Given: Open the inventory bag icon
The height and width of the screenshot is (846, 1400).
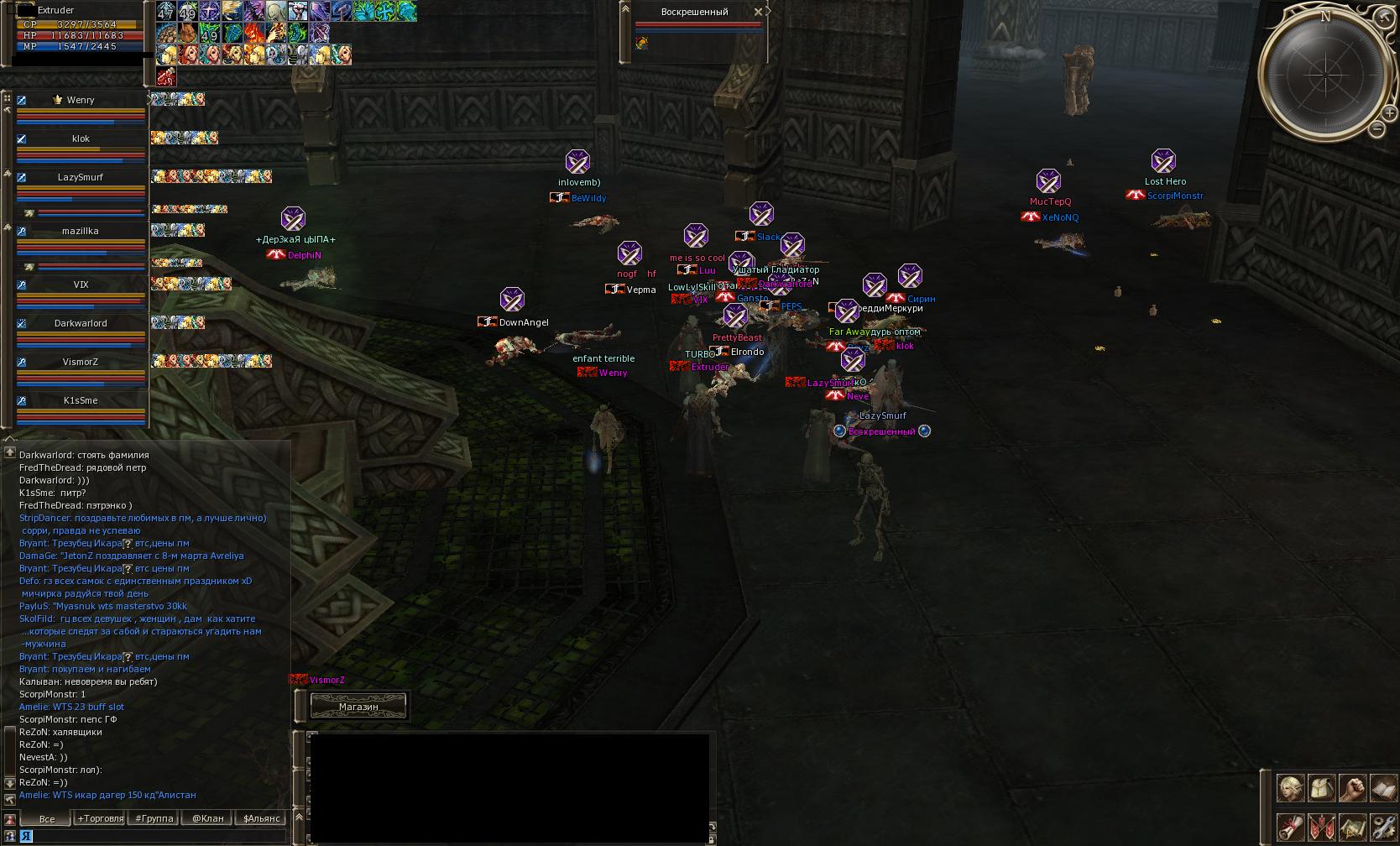Looking at the screenshot, I should [x=1321, y=788].
